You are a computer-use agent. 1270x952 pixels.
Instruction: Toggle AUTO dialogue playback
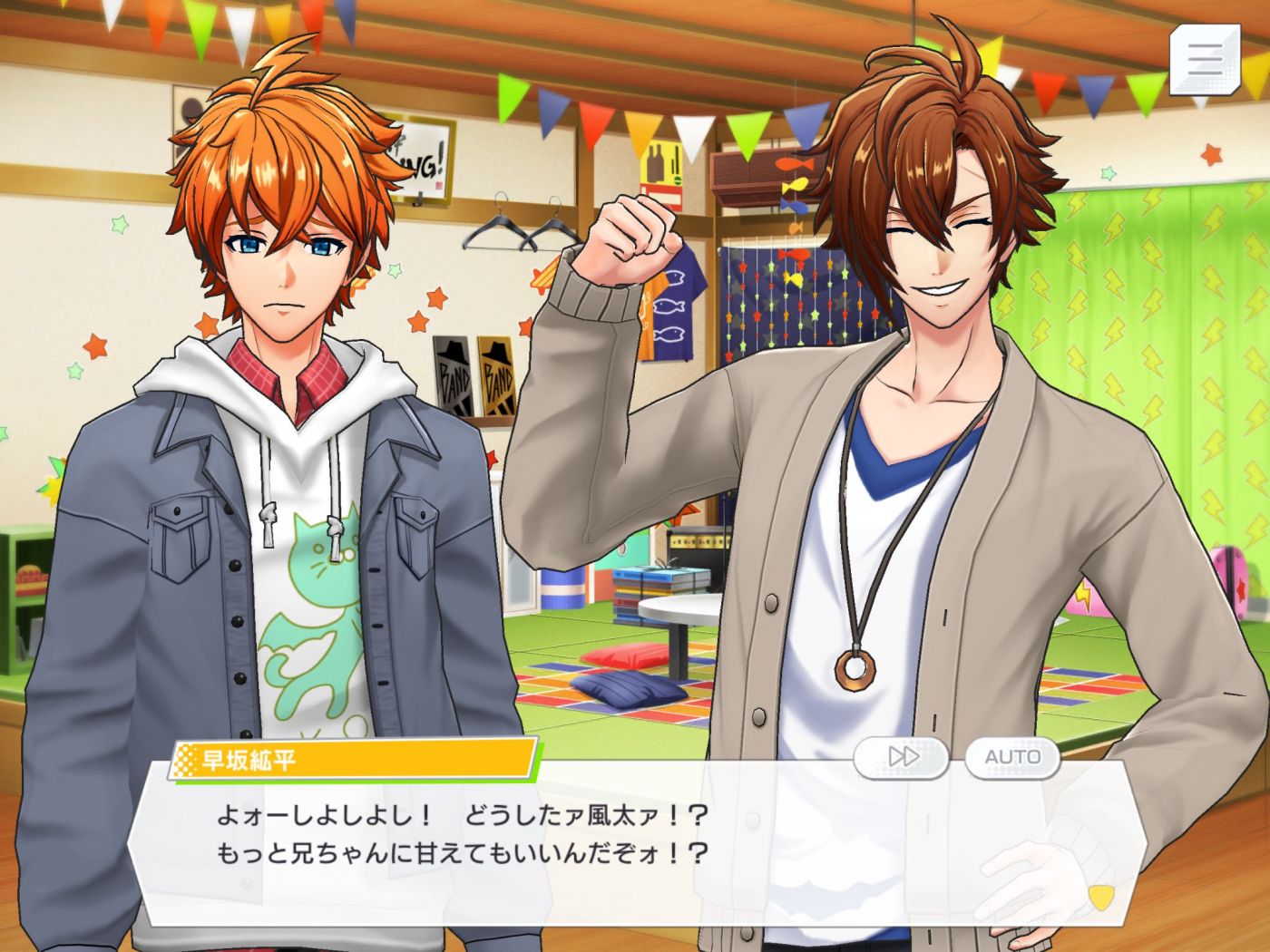click(x=1012, y=757)
